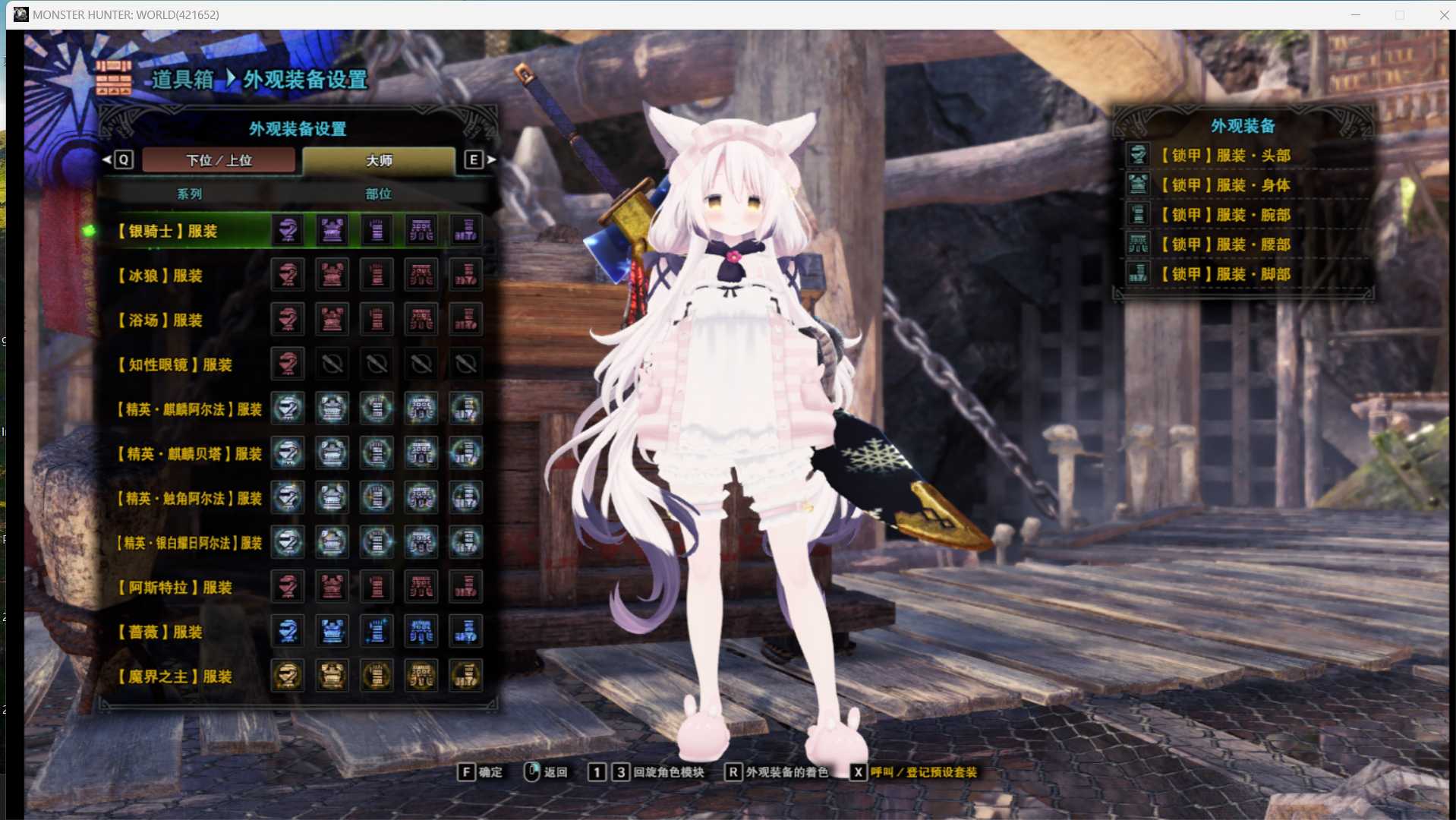
Task: Select the 【银骑士】 head armor icon
Action: (x=287, y=229)
